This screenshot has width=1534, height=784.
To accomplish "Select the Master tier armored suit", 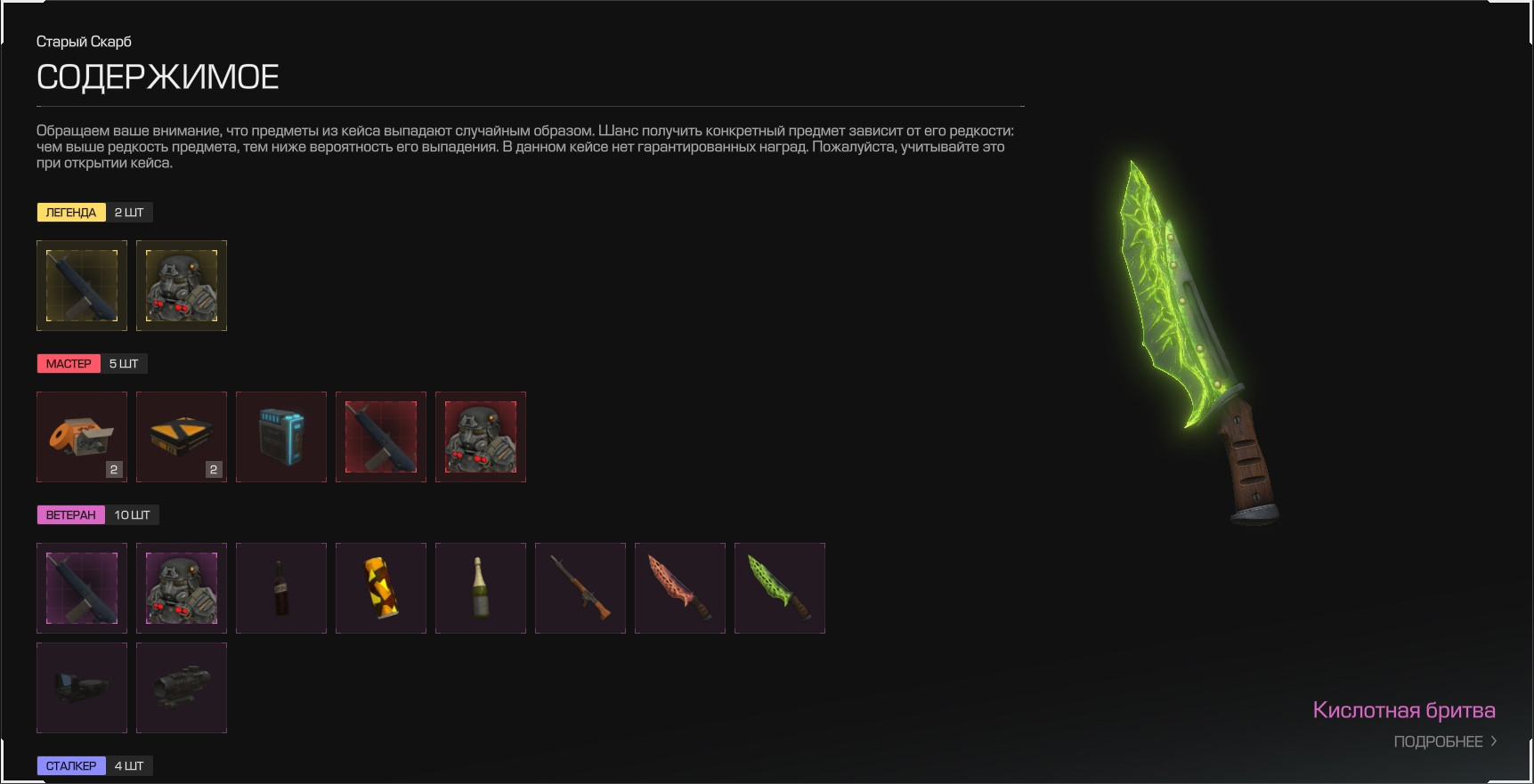I will 481,437.
